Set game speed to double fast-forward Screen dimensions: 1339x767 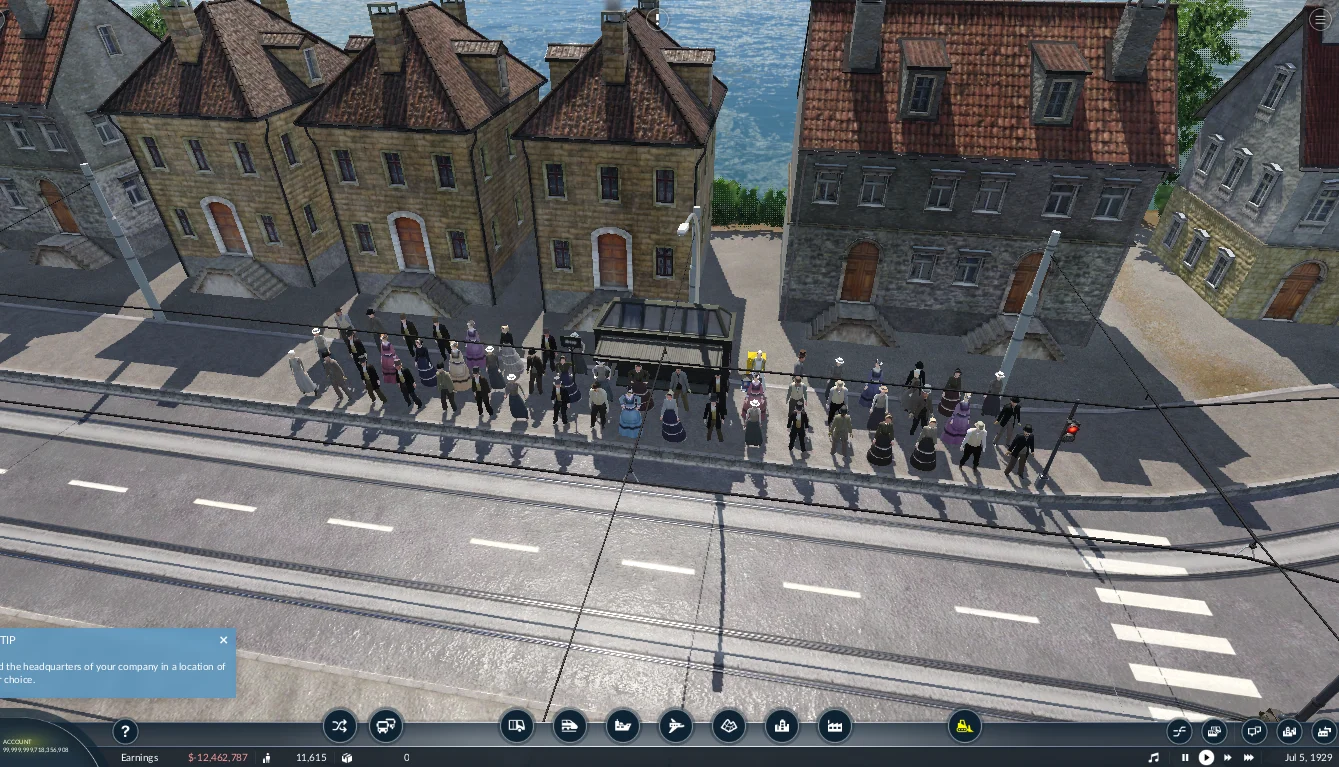1228,758
